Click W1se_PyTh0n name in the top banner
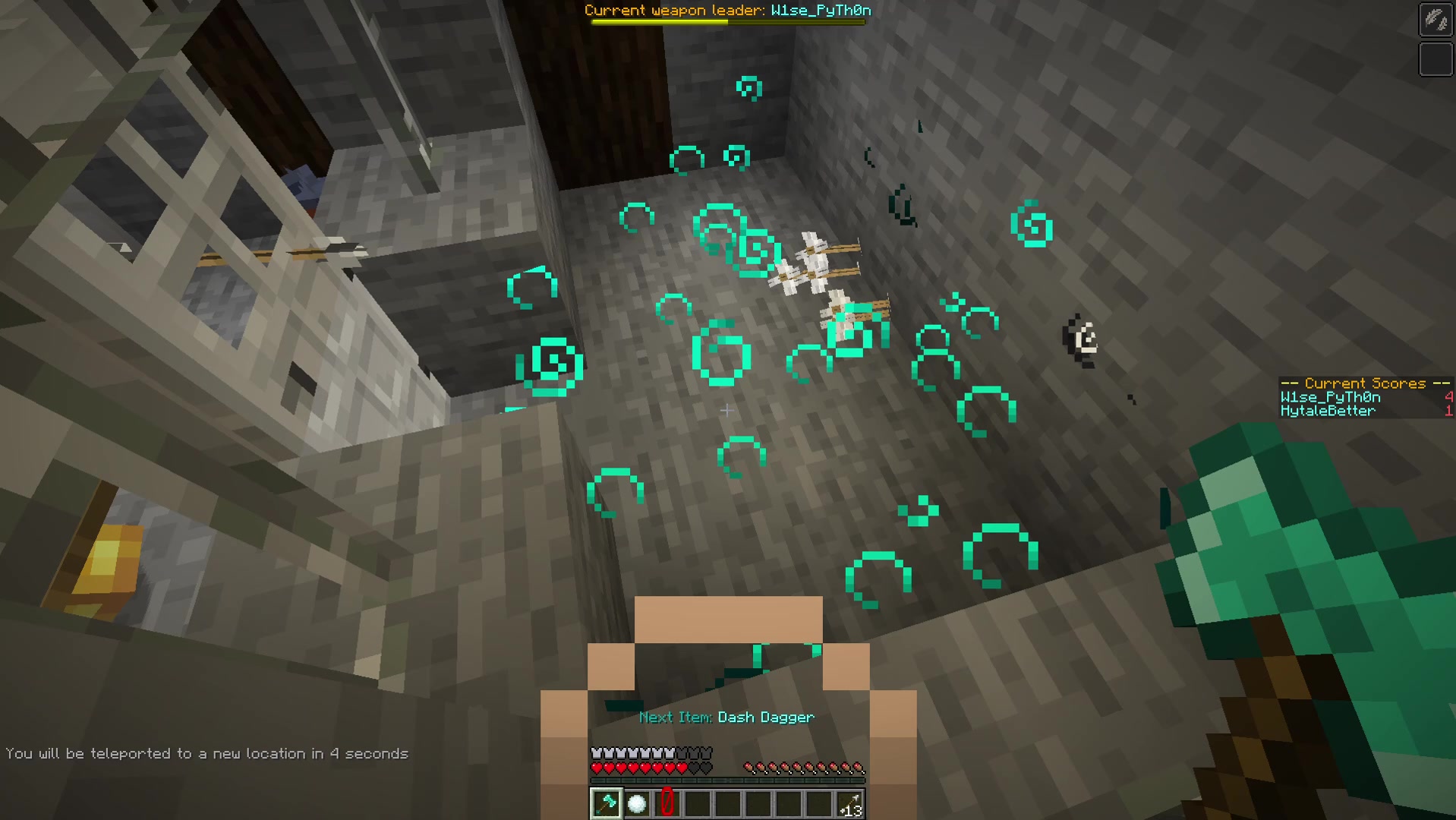Image resolution: width=1456 pixels, height=820 pixels. [x=824, y=11]
